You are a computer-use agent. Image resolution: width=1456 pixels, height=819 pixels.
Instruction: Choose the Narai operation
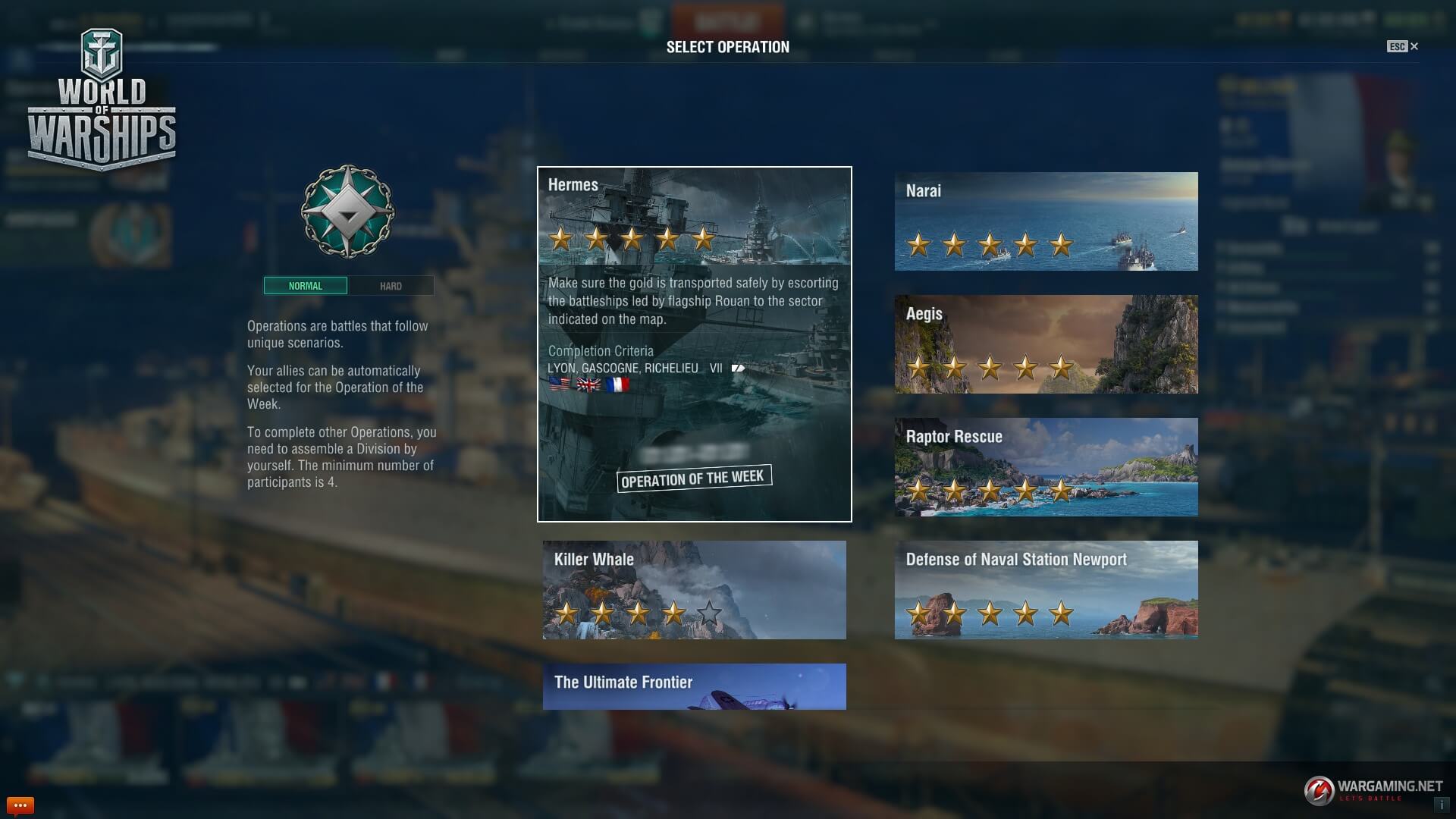point(1046,221)
